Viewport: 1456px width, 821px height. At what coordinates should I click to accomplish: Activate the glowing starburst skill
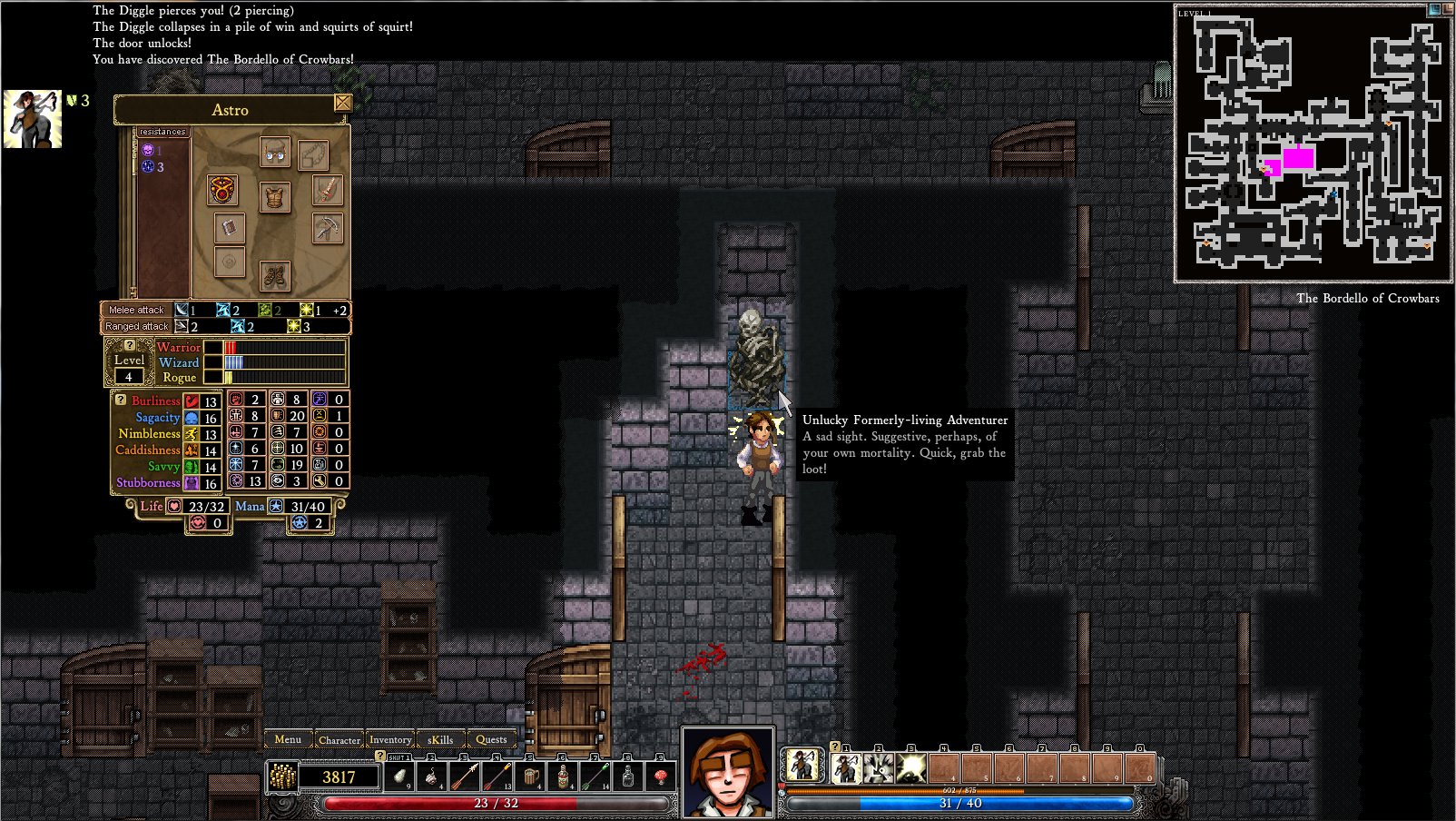pyautogui.click(x=910, y=768)
